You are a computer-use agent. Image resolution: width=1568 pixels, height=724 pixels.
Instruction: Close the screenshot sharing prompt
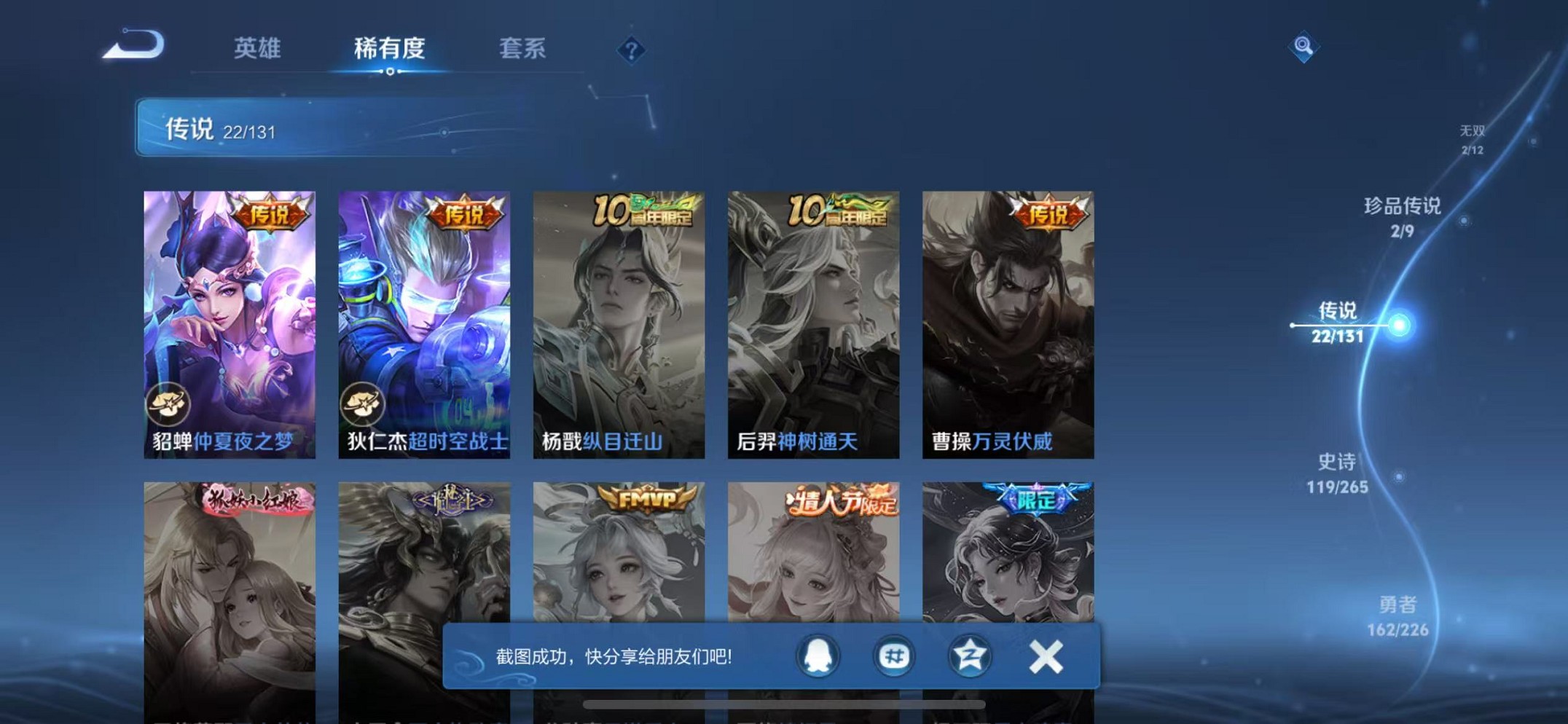(x=1045, y=656)
